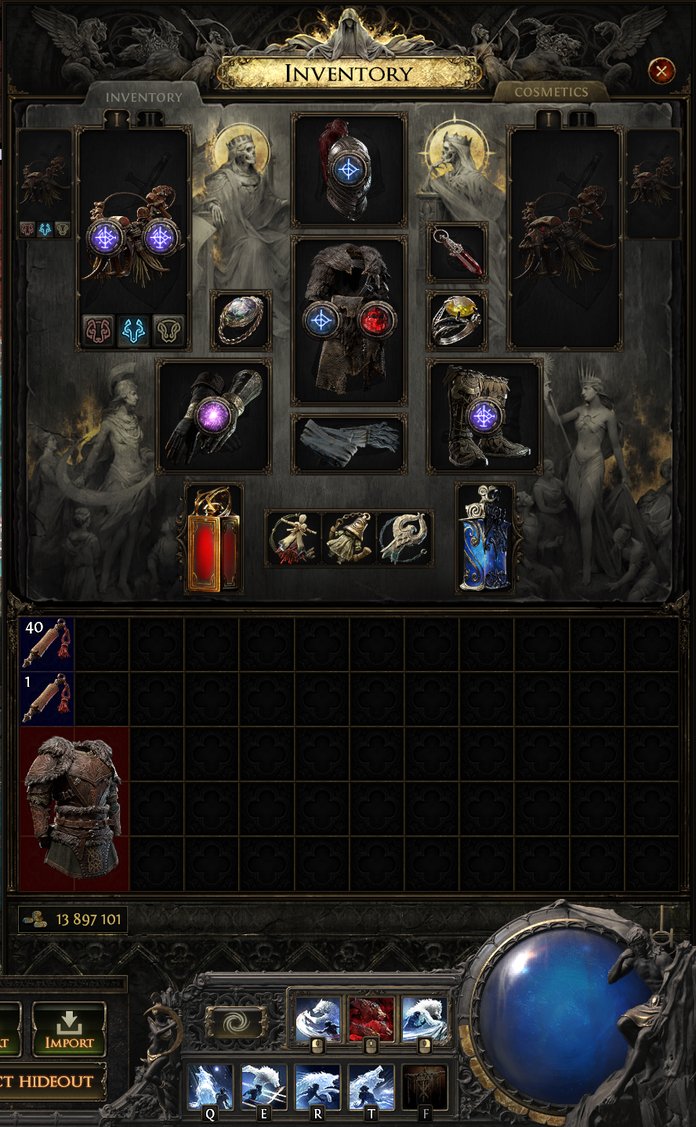Activate the red skill icon on the skill bar
Screen dimensions: 696x1127
click(370, 1020)
